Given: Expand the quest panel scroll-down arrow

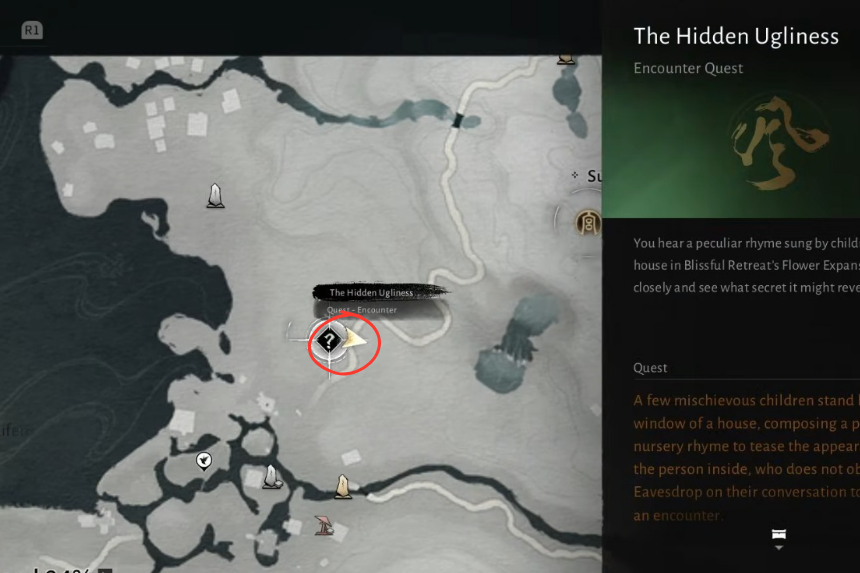Looking at the screenshot, I should (x=778, y=540).
